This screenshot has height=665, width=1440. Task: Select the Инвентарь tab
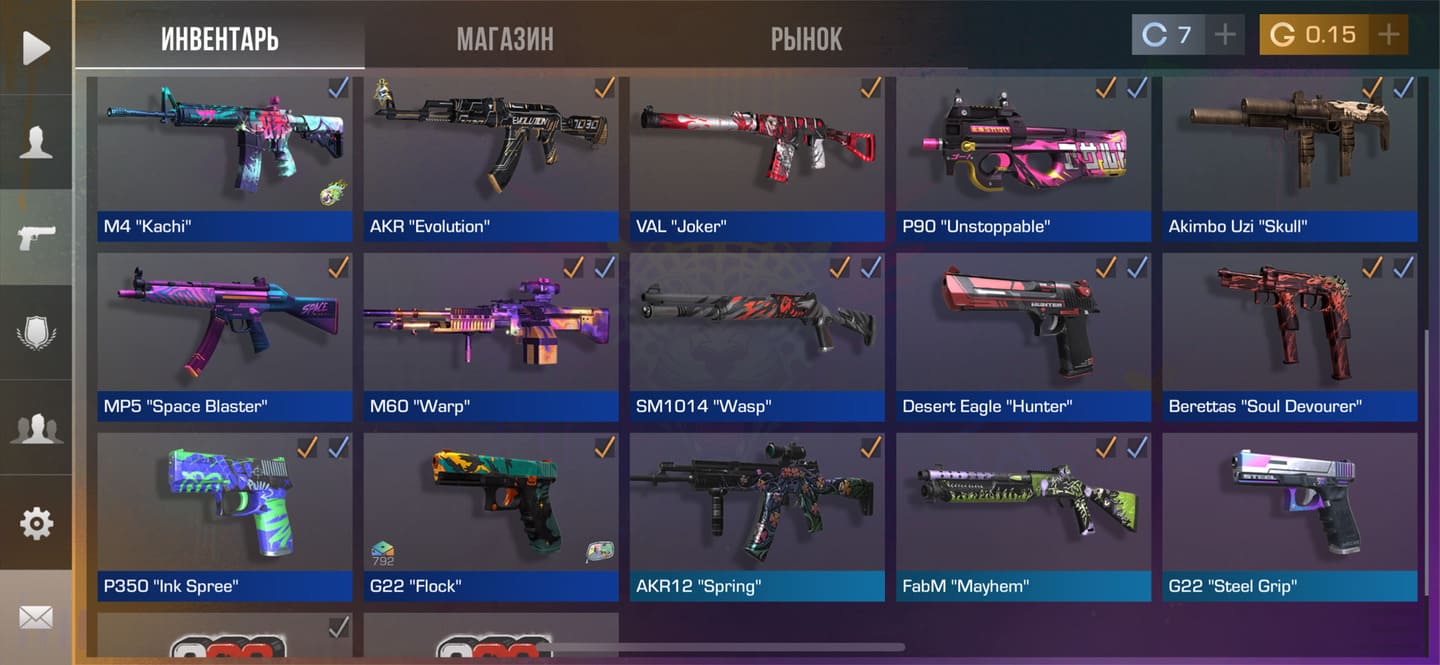point(220,39)
